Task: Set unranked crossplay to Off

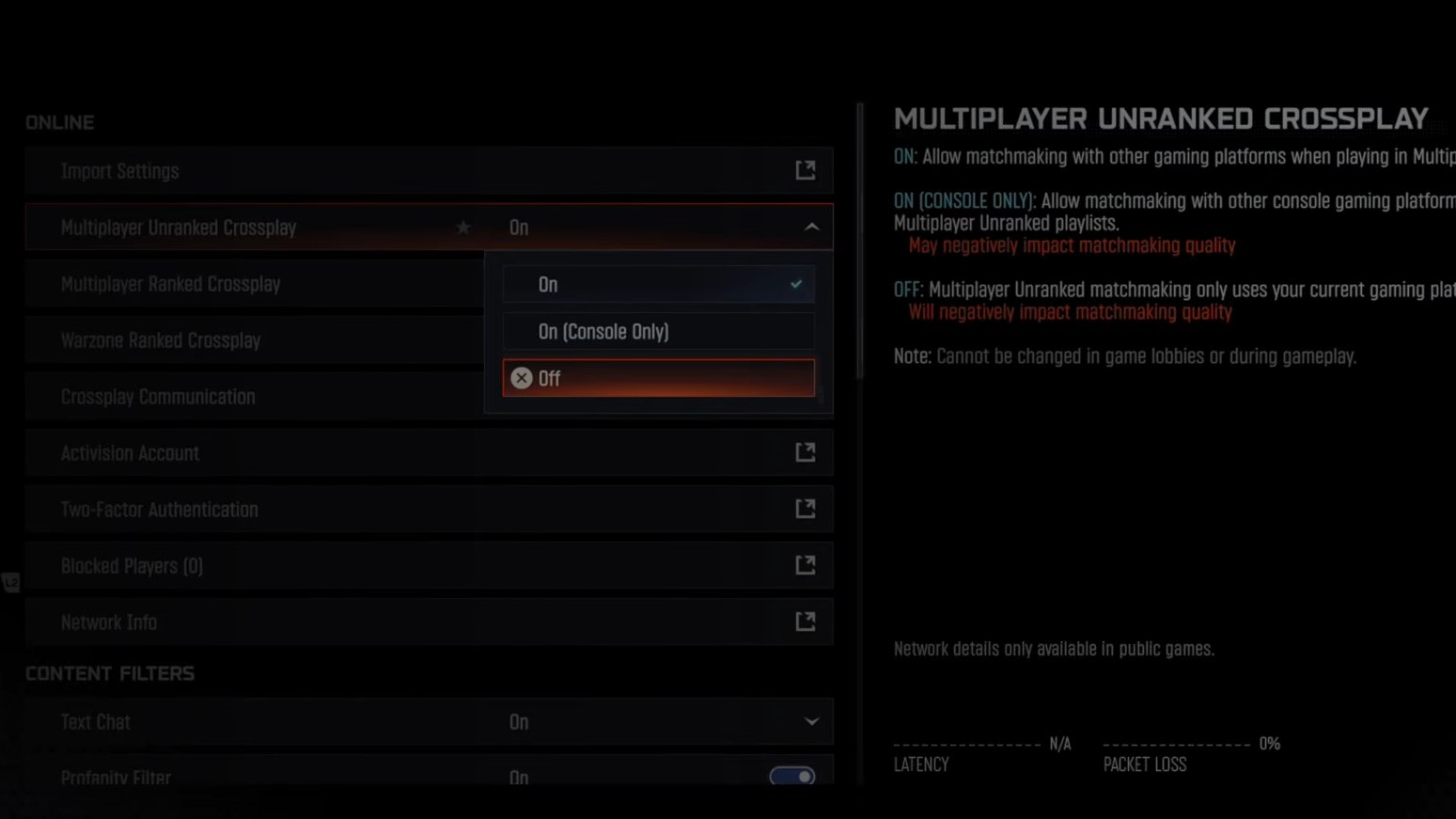Action: 658,378
